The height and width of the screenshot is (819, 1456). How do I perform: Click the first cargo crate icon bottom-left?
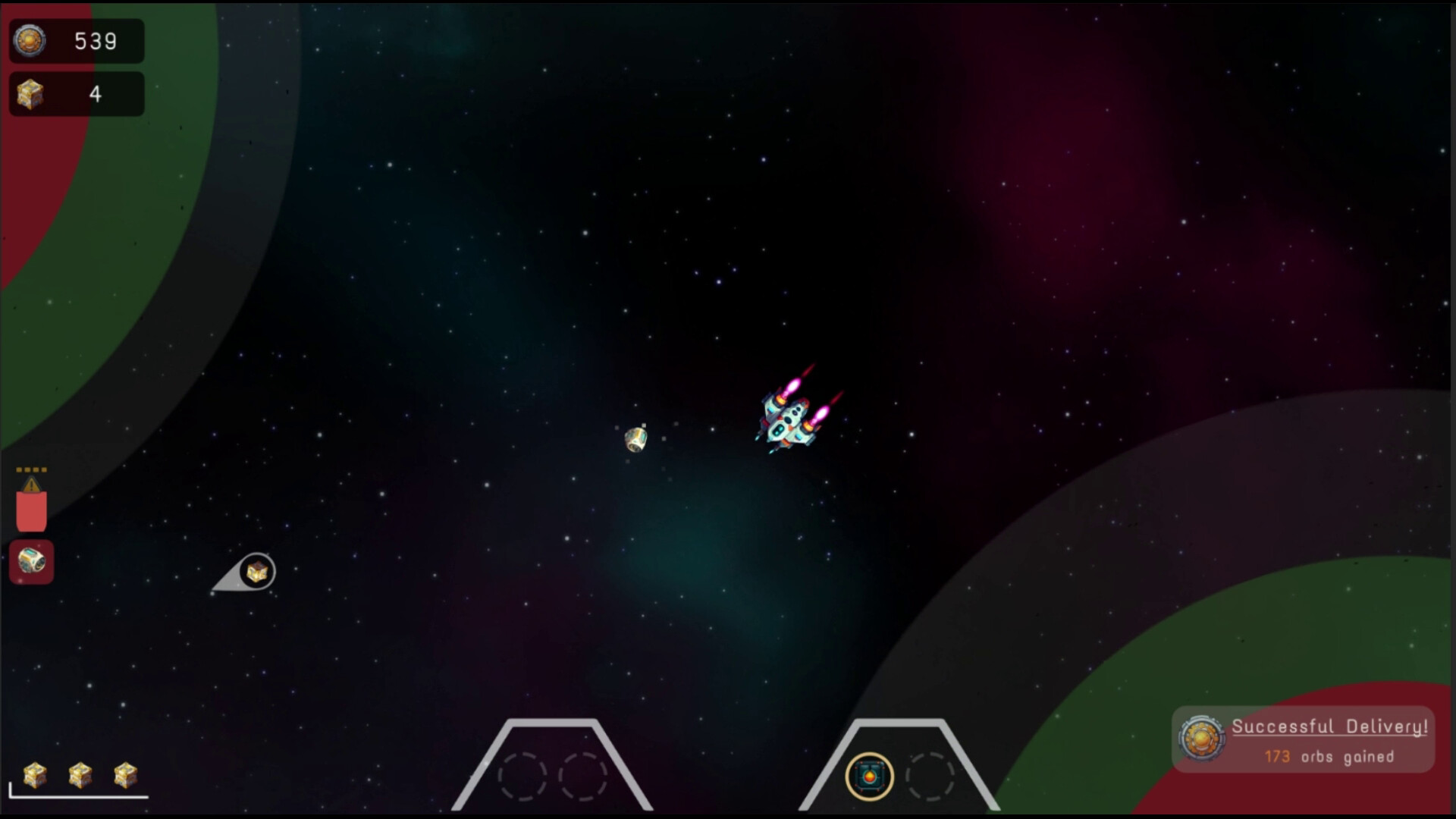point(36,775)
